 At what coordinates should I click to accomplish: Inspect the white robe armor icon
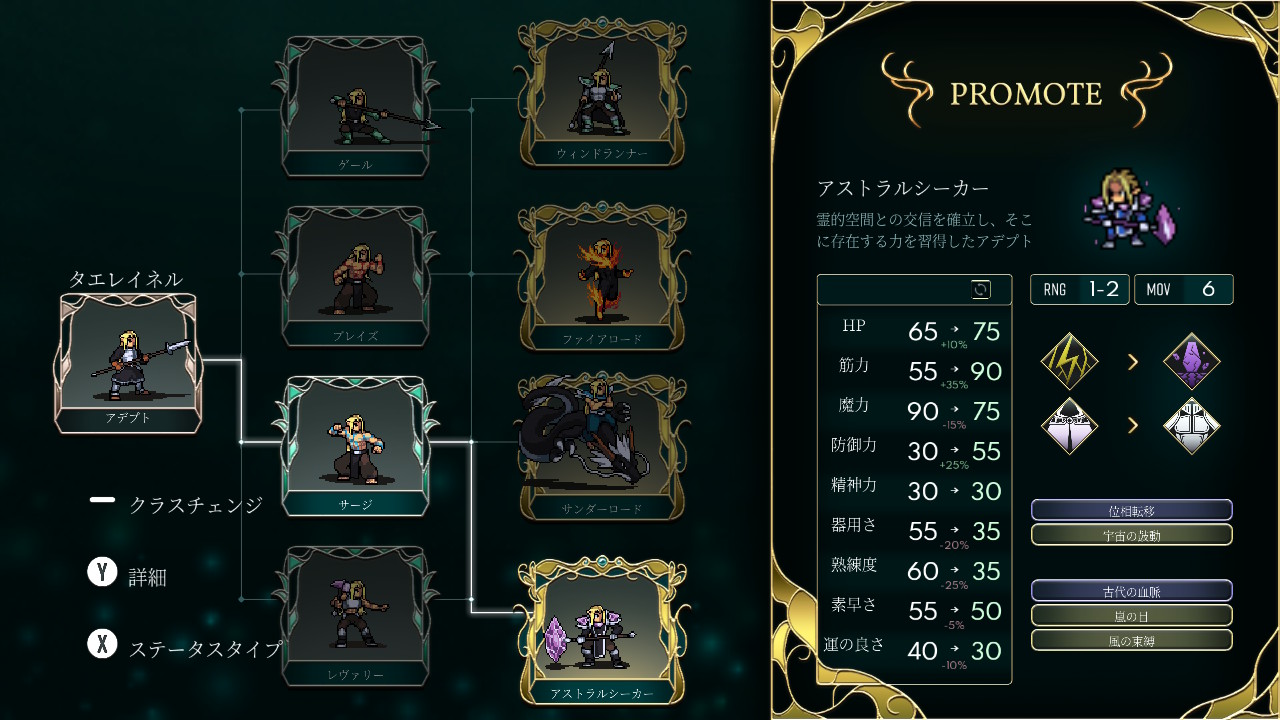point(1070,426)
